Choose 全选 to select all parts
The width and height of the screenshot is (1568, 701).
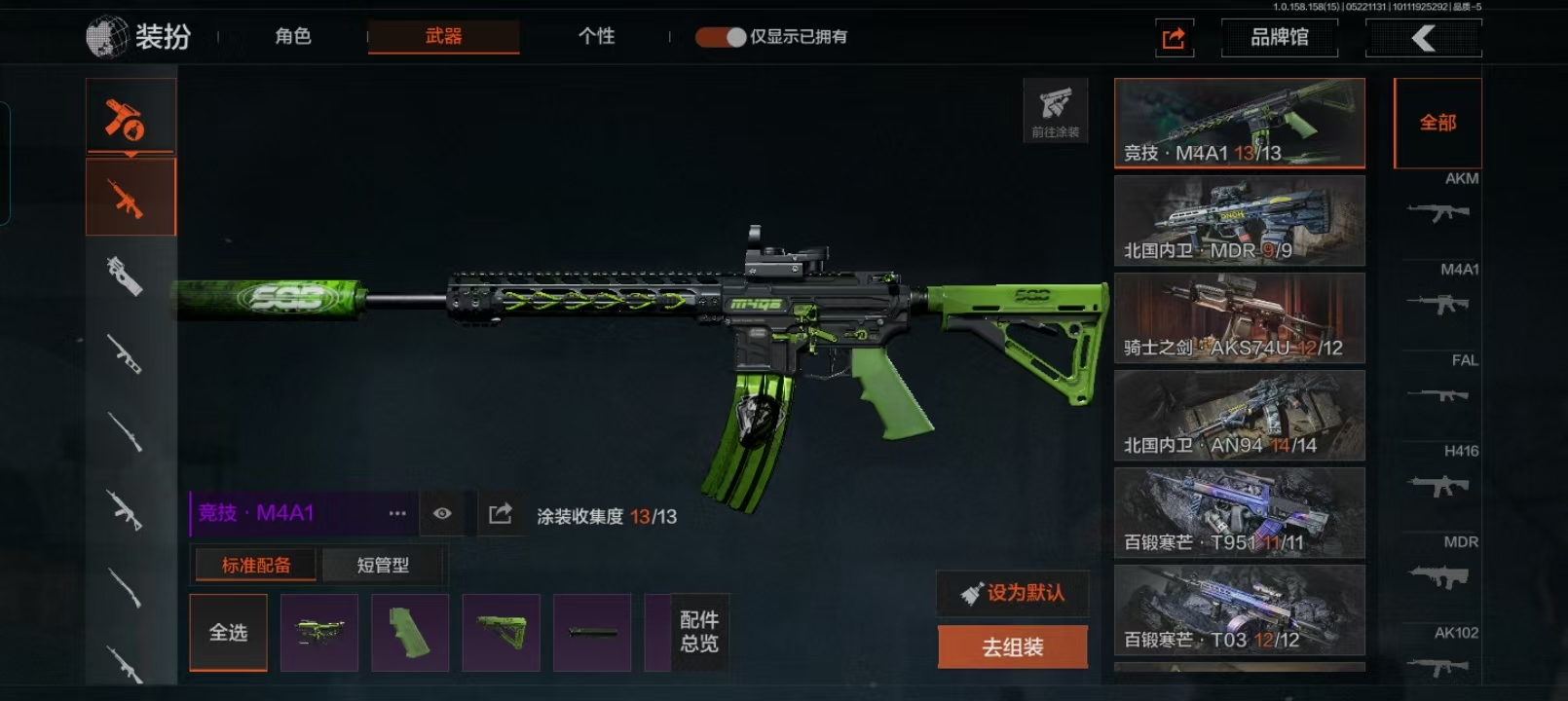click(228, 633)
